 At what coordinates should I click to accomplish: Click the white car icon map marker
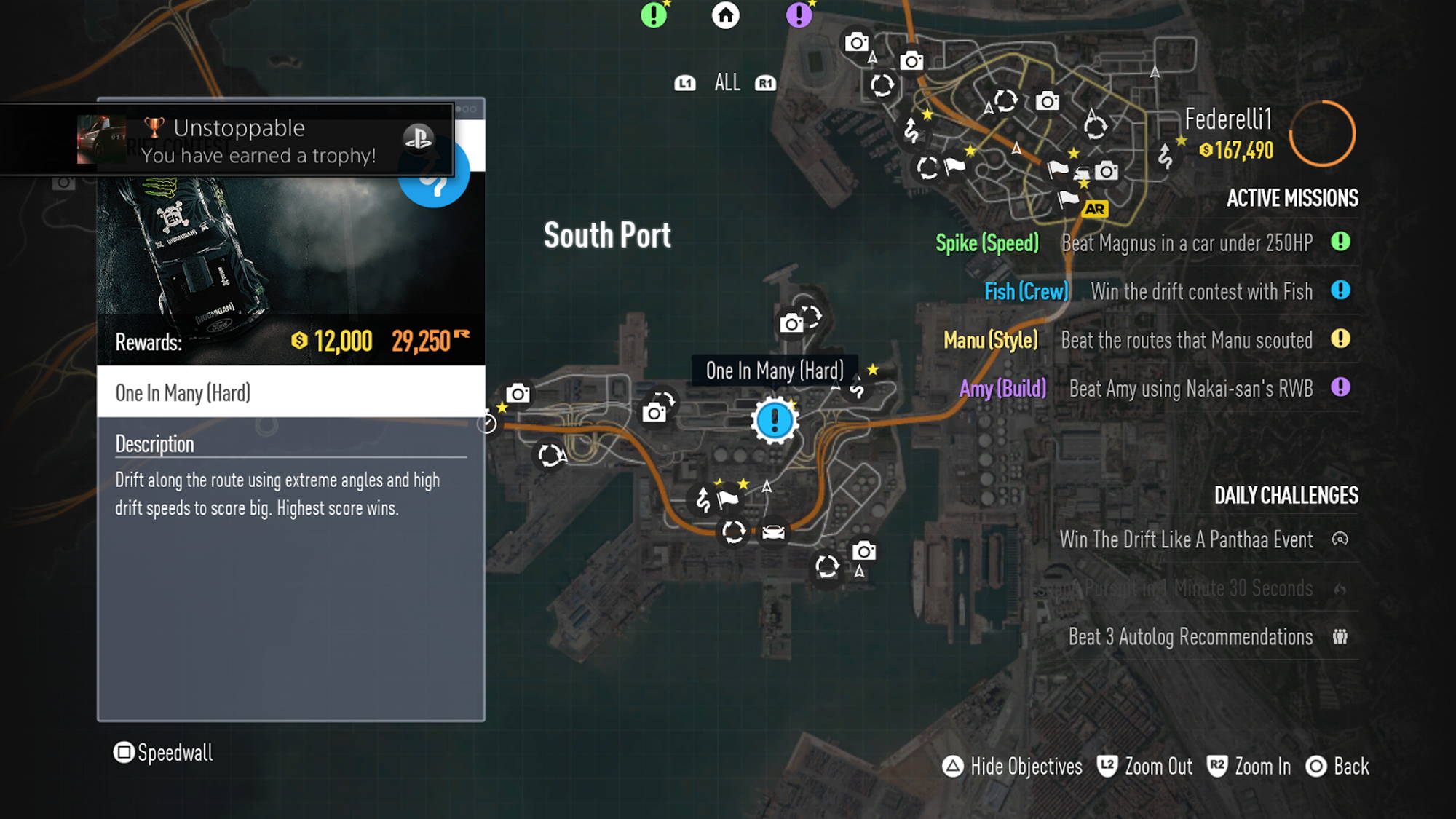click(773, 533)
